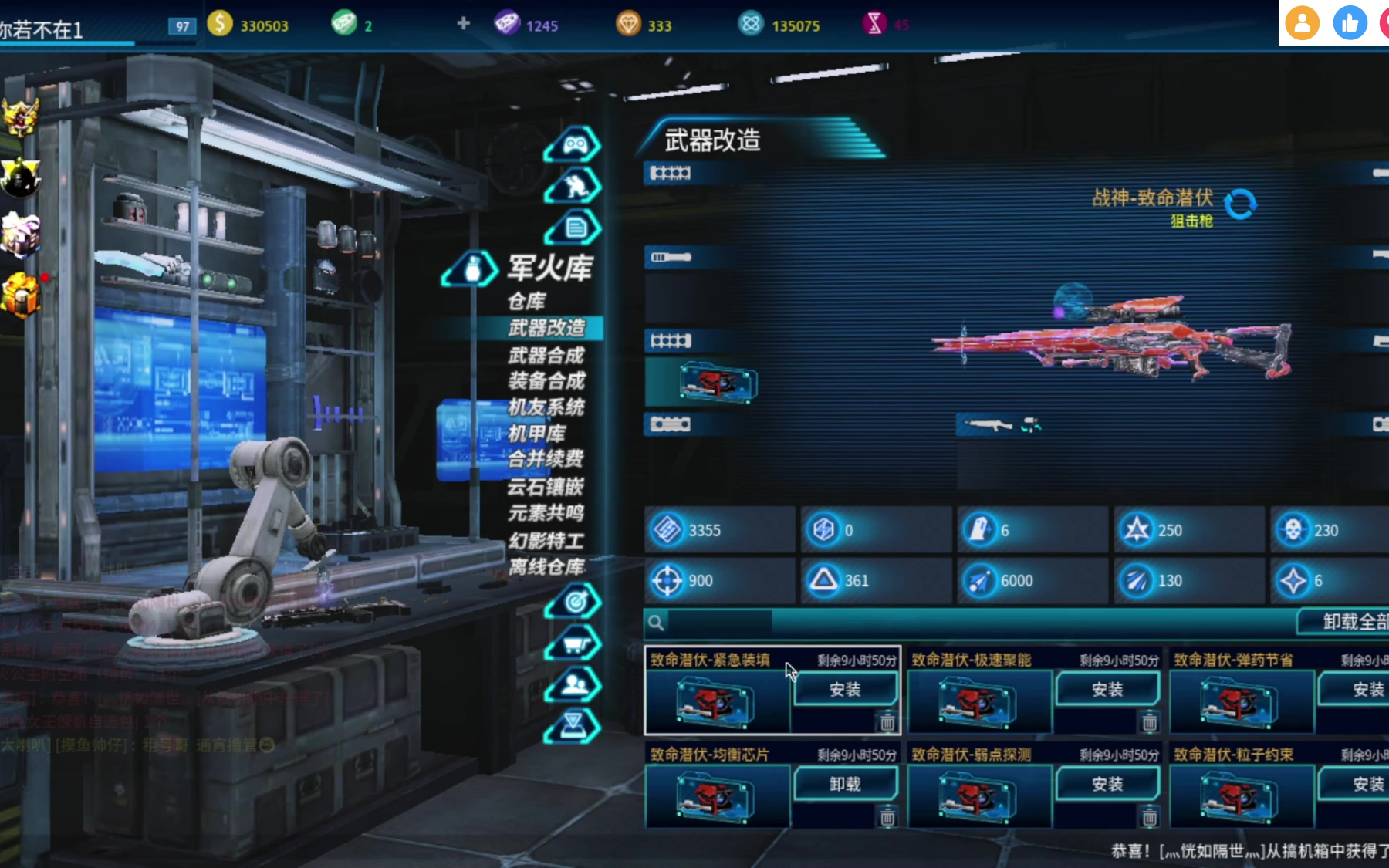Select 武器合成 in the armory menu
This screenshot has width=1389, height=868.
pos(546,355)
